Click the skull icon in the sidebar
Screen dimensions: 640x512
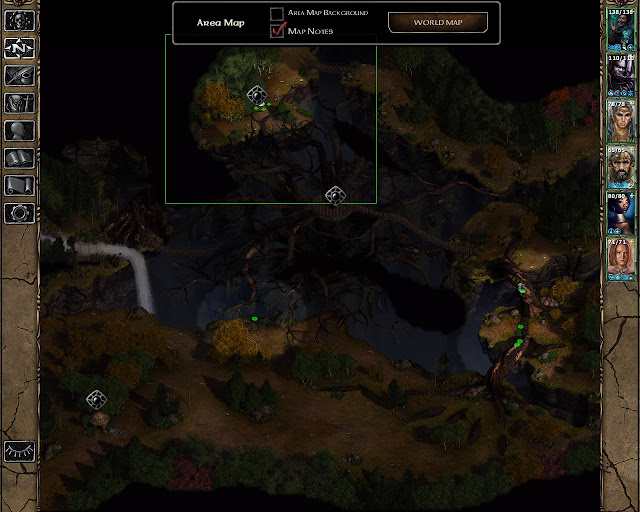[20, 20]
